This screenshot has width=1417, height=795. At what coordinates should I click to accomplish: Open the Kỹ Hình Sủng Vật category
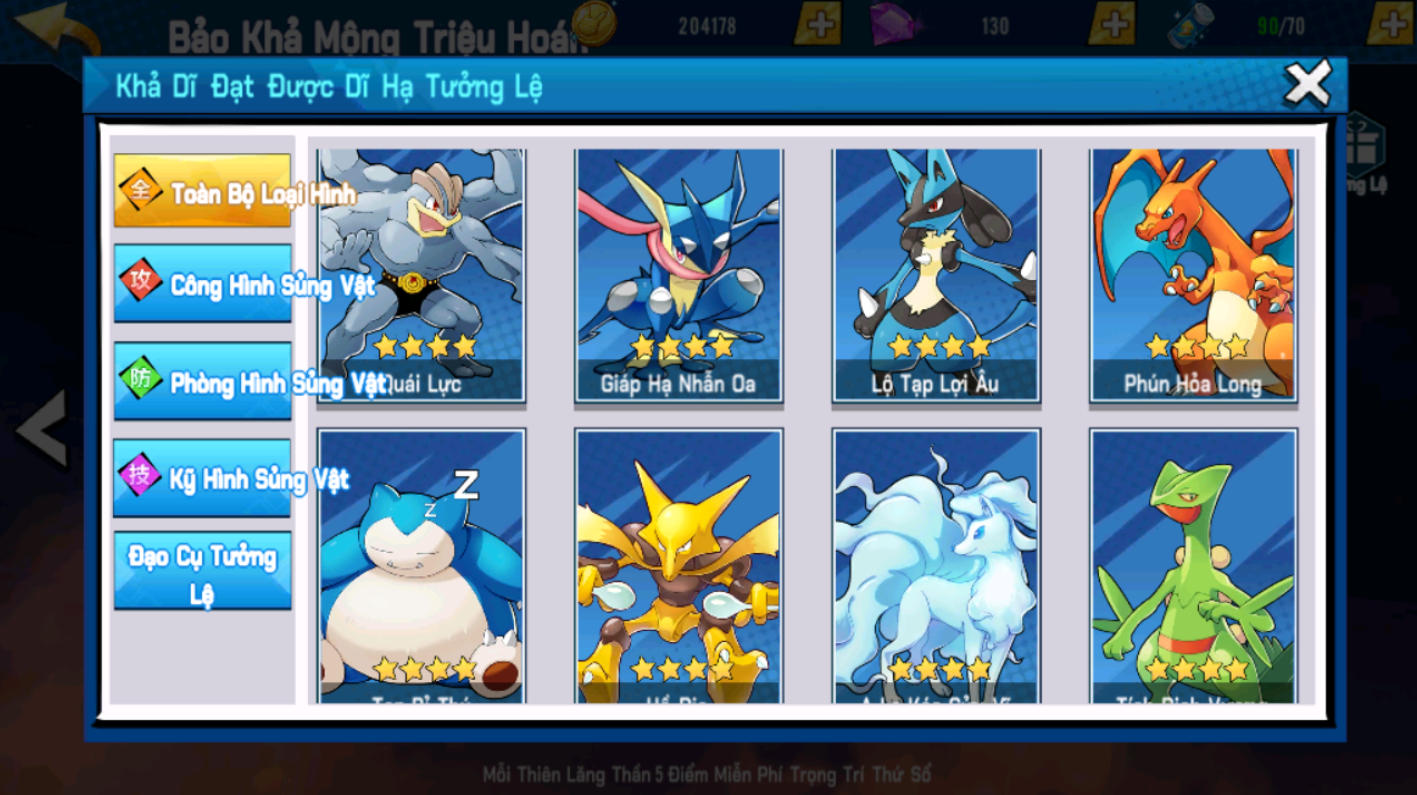coord(203,477)
